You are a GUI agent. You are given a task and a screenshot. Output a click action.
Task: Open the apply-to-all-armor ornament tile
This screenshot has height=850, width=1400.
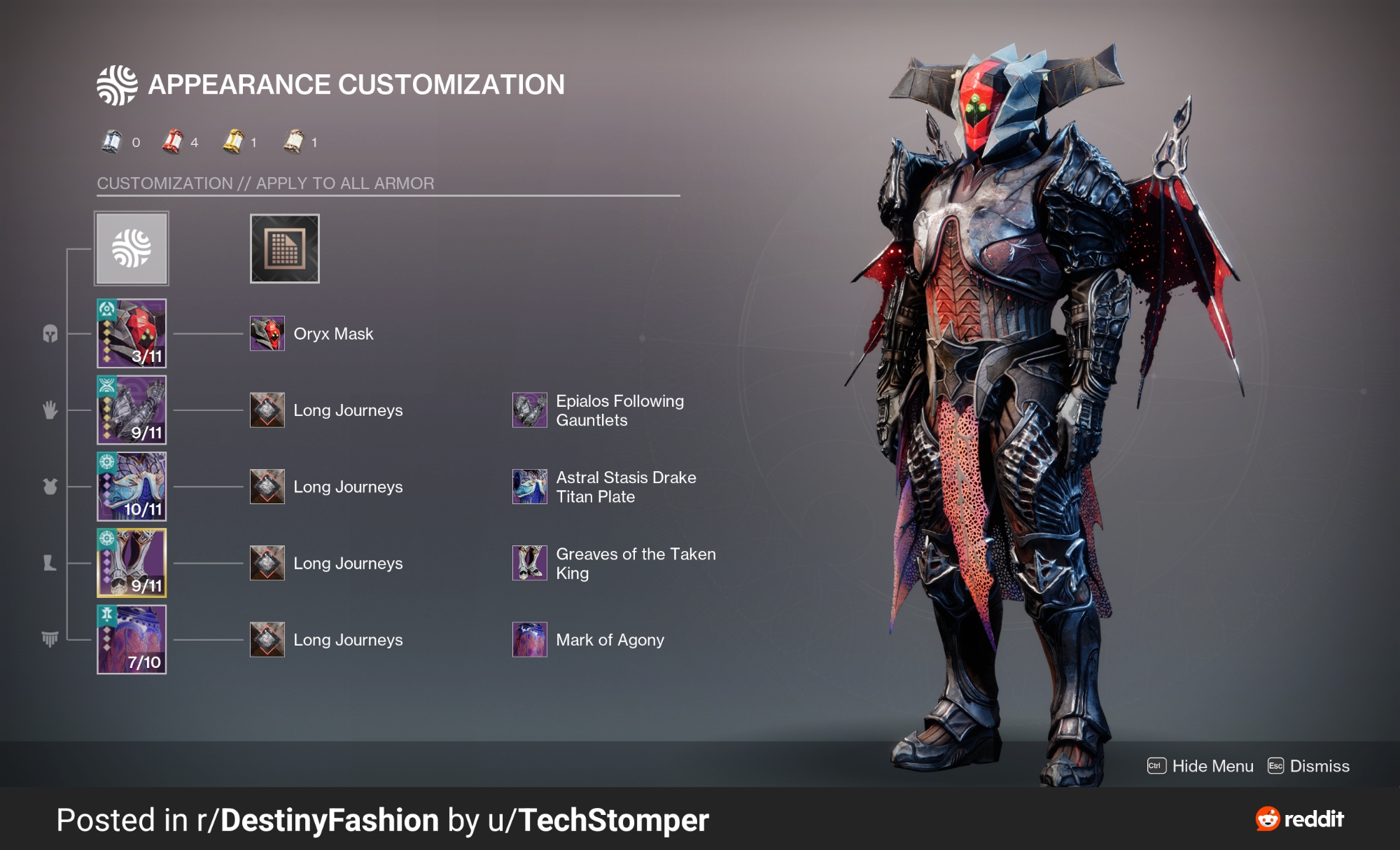coord(132,249)
